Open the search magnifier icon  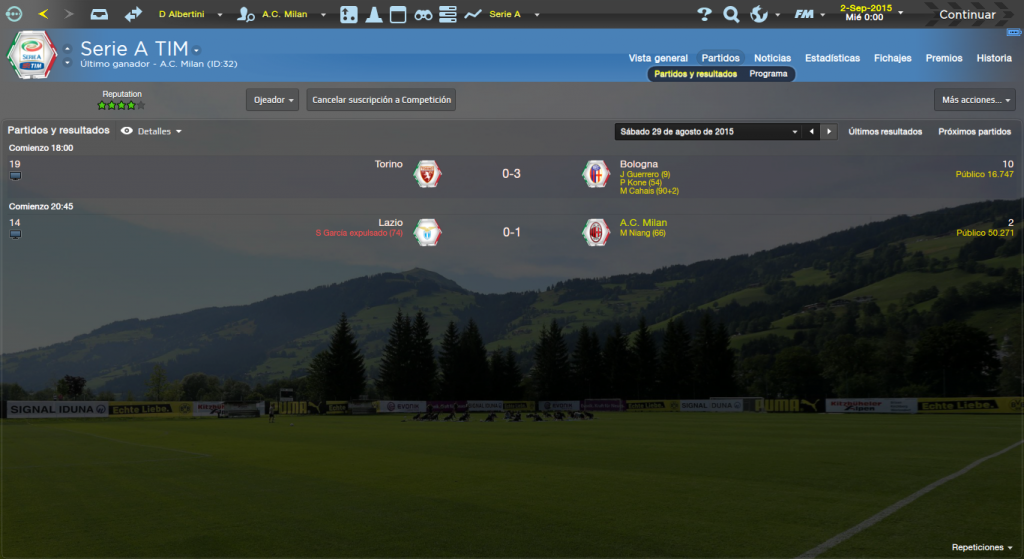pyautogui.click(x=731, y=15)
